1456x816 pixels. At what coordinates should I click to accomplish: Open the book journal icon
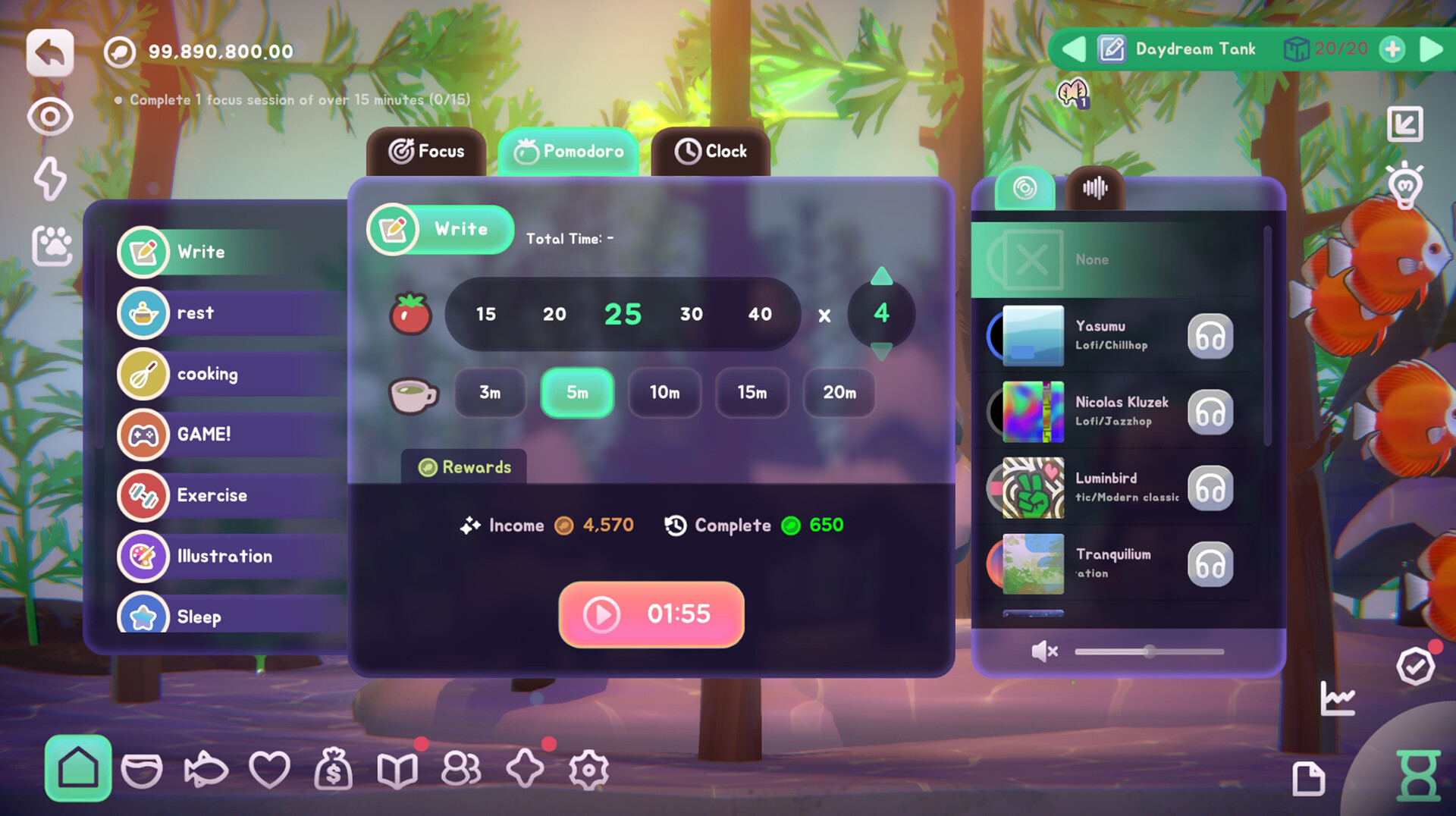click(x=397, y=769)
